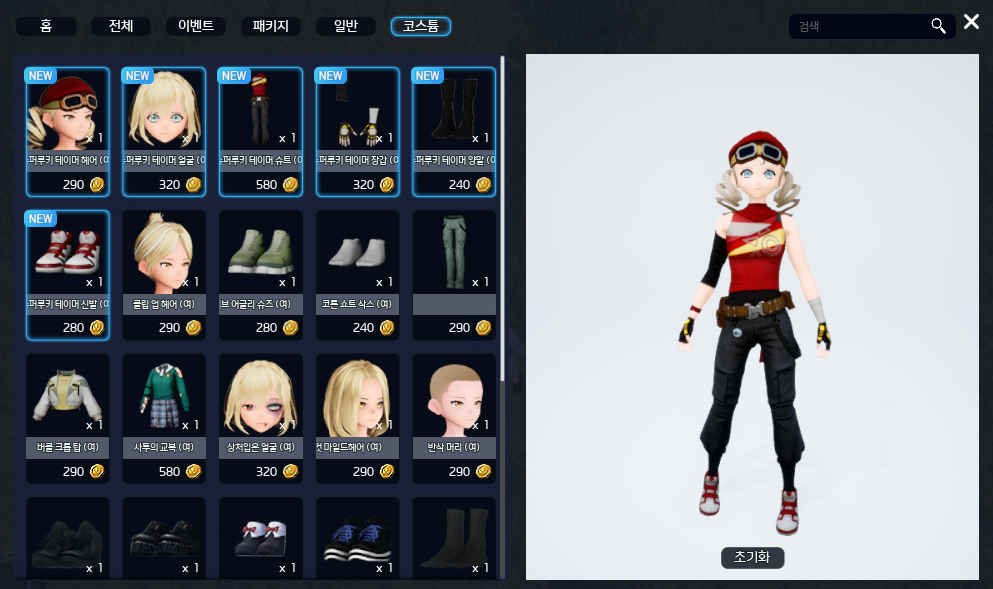993x589 pixels.
Task: Select the 이벤트 tab
Action: [196, 26]
